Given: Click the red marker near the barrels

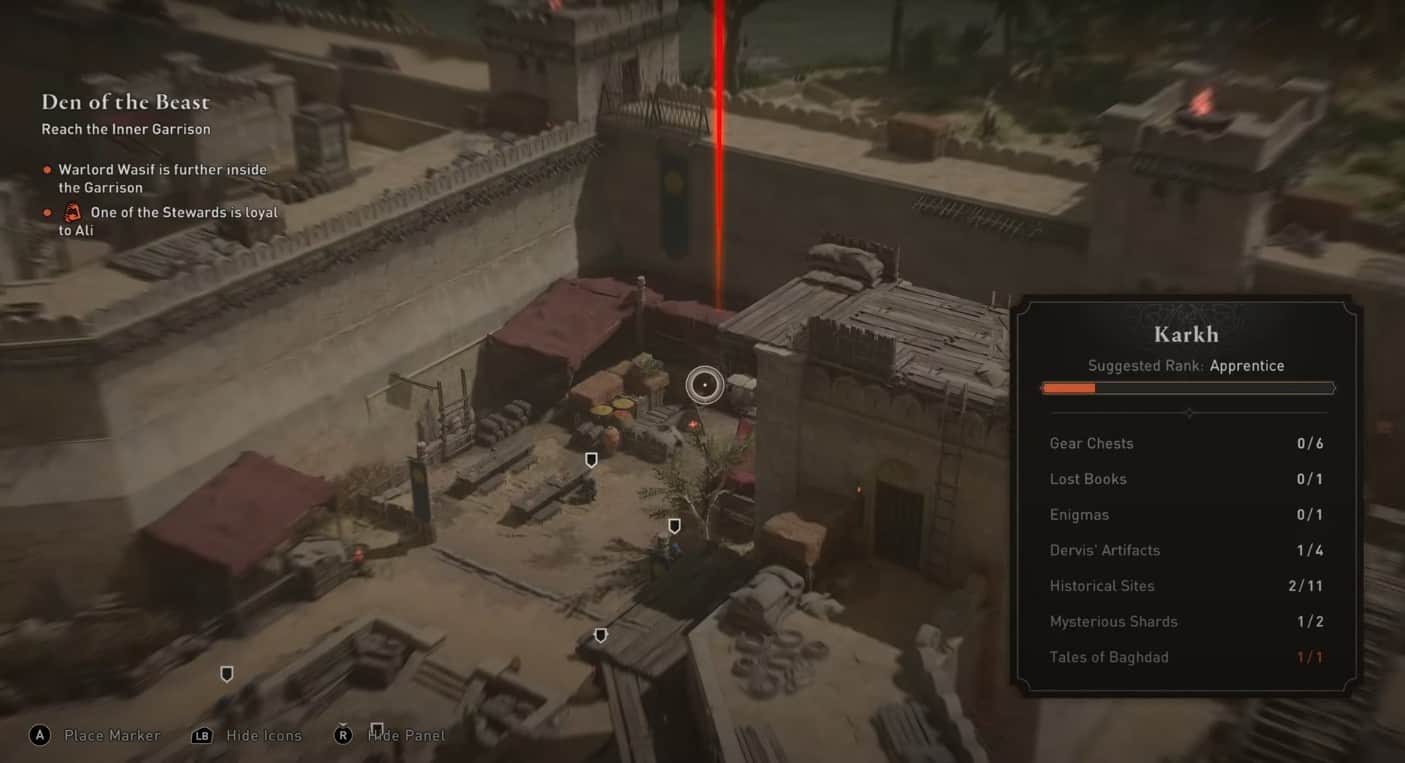Looking at the screenshot, I should pyautogui.click(x=692, y=423).
